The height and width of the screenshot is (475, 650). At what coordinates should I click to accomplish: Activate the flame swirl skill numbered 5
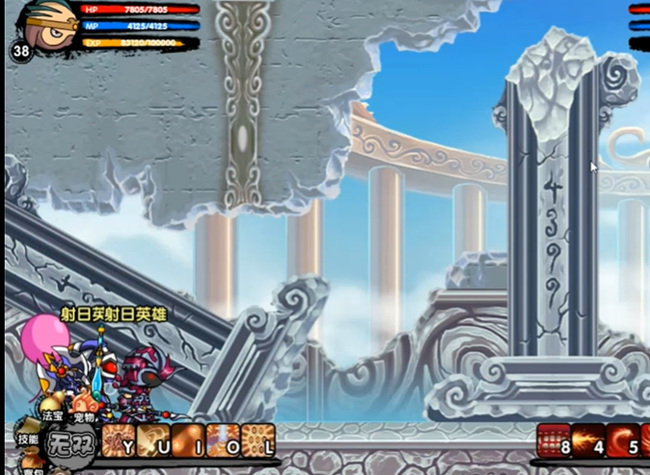pyautogui.click(x=622, y=440)
